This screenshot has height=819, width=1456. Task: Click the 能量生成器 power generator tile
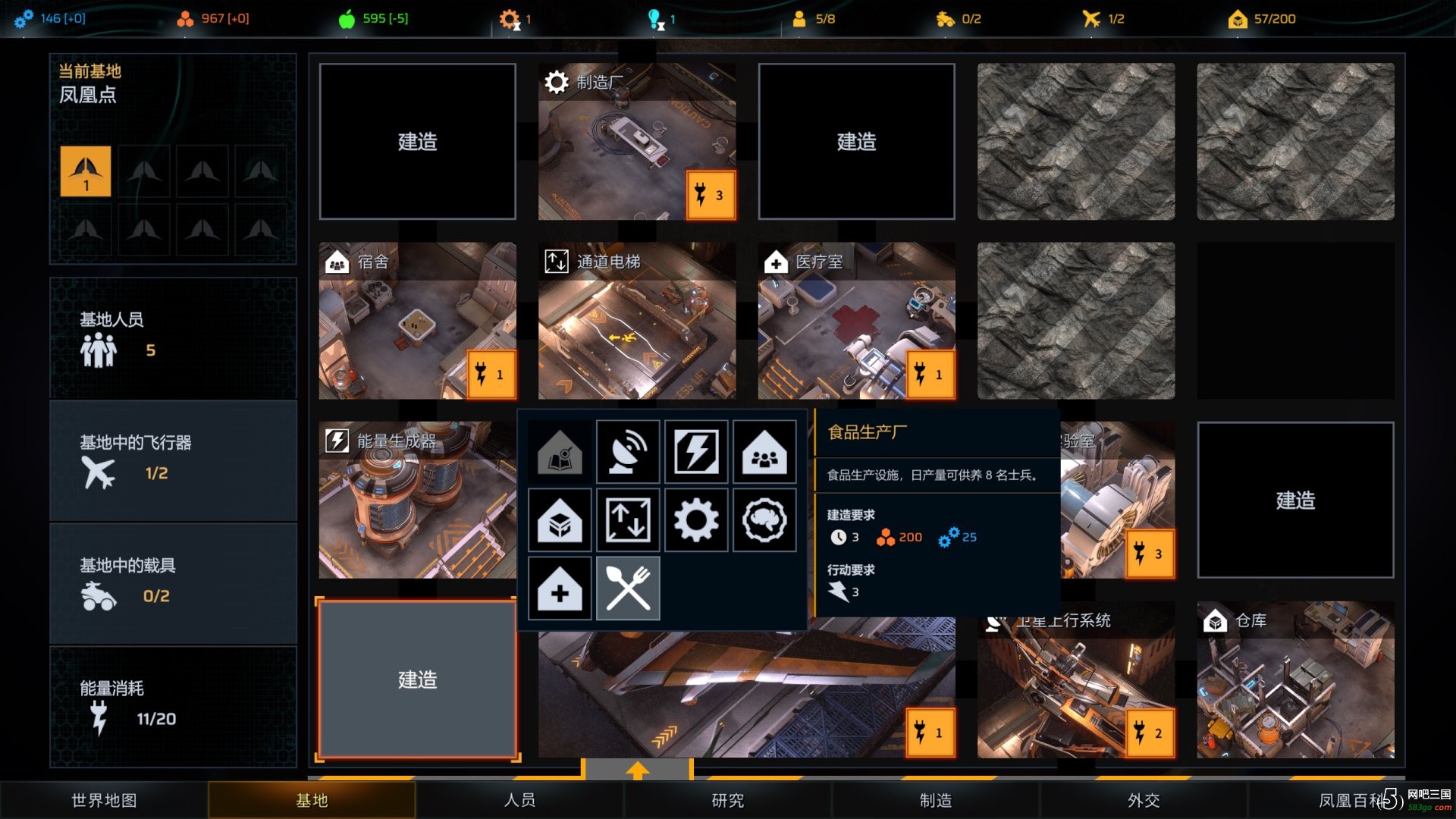pyautogui.click(x=417, y=500)
